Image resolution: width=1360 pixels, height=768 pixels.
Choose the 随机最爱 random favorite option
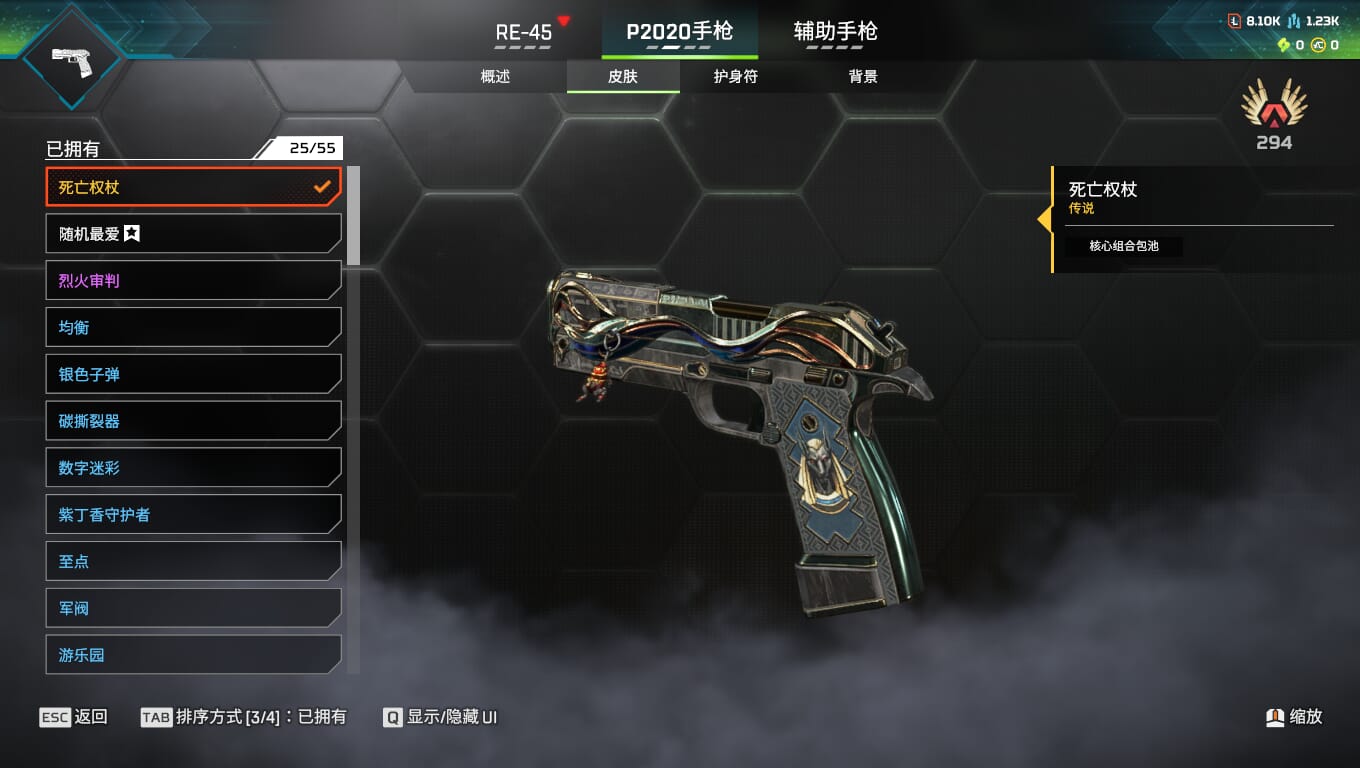(x=193, y=234)
